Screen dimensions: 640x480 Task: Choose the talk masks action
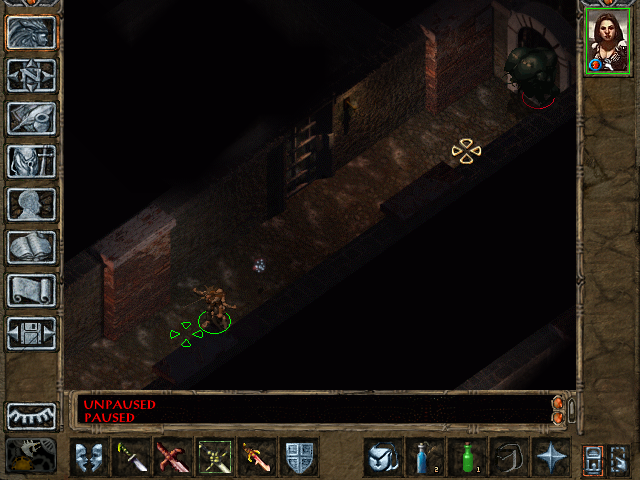pyautogui.click(x=88, y=458)
